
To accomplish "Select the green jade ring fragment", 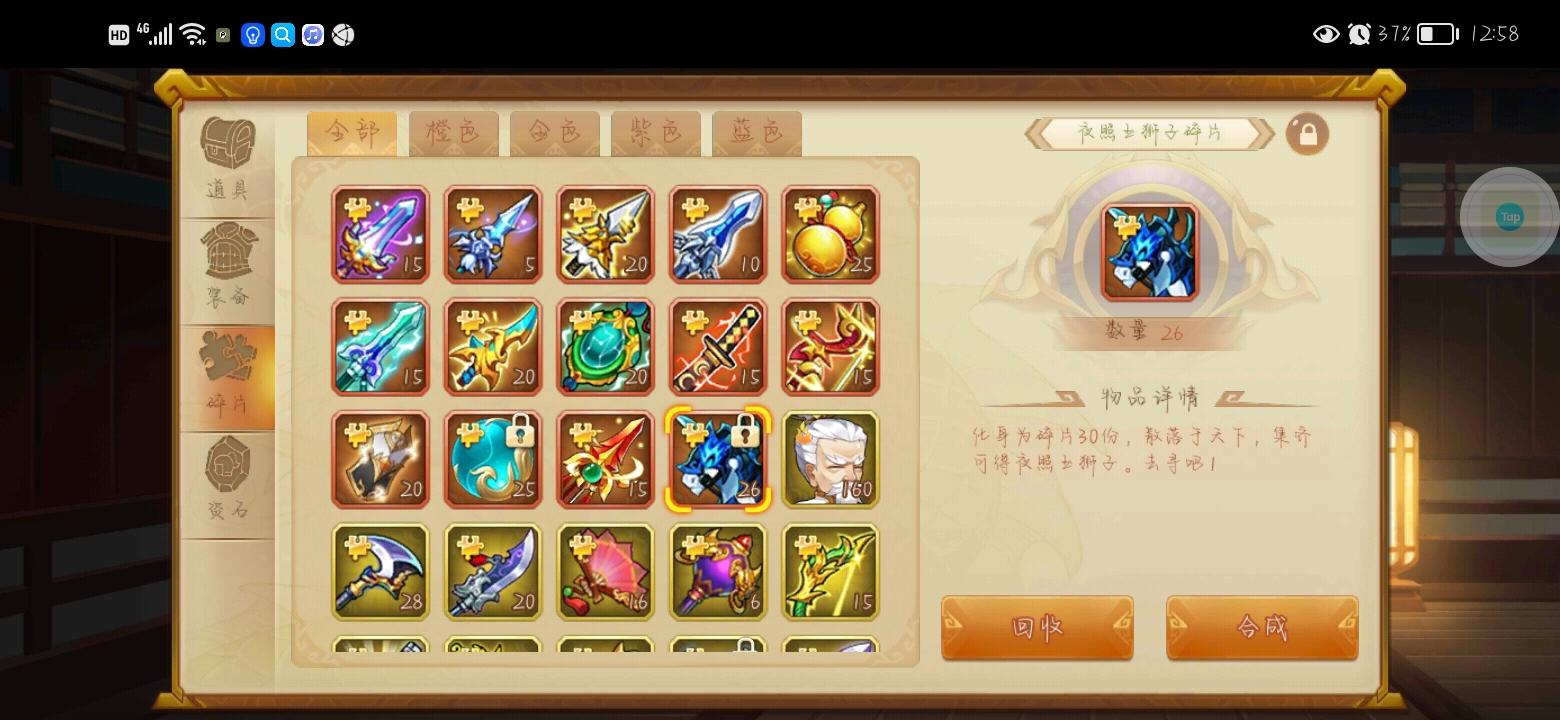I will click(x=605, y=346).
